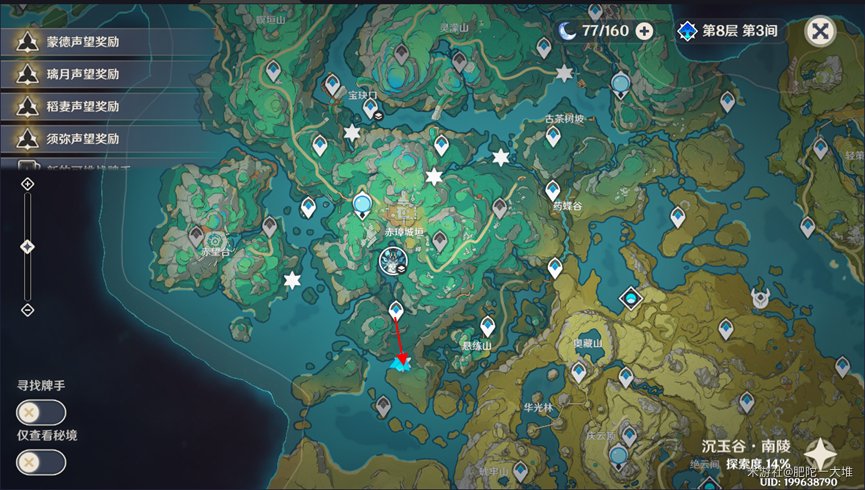The height and width of the screenshot is (490, 865).
Task: Click the map zoom slider handle
Action: [x=27, y=246]
